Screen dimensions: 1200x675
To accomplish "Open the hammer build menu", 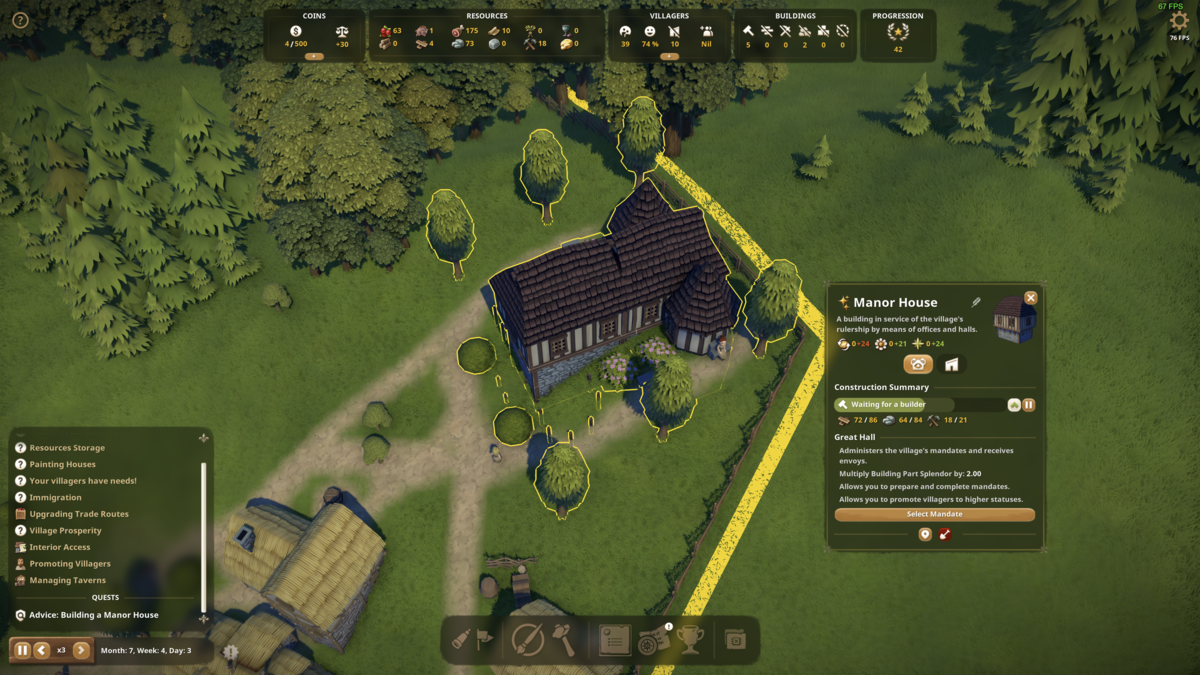I will (x=564, y=641).
